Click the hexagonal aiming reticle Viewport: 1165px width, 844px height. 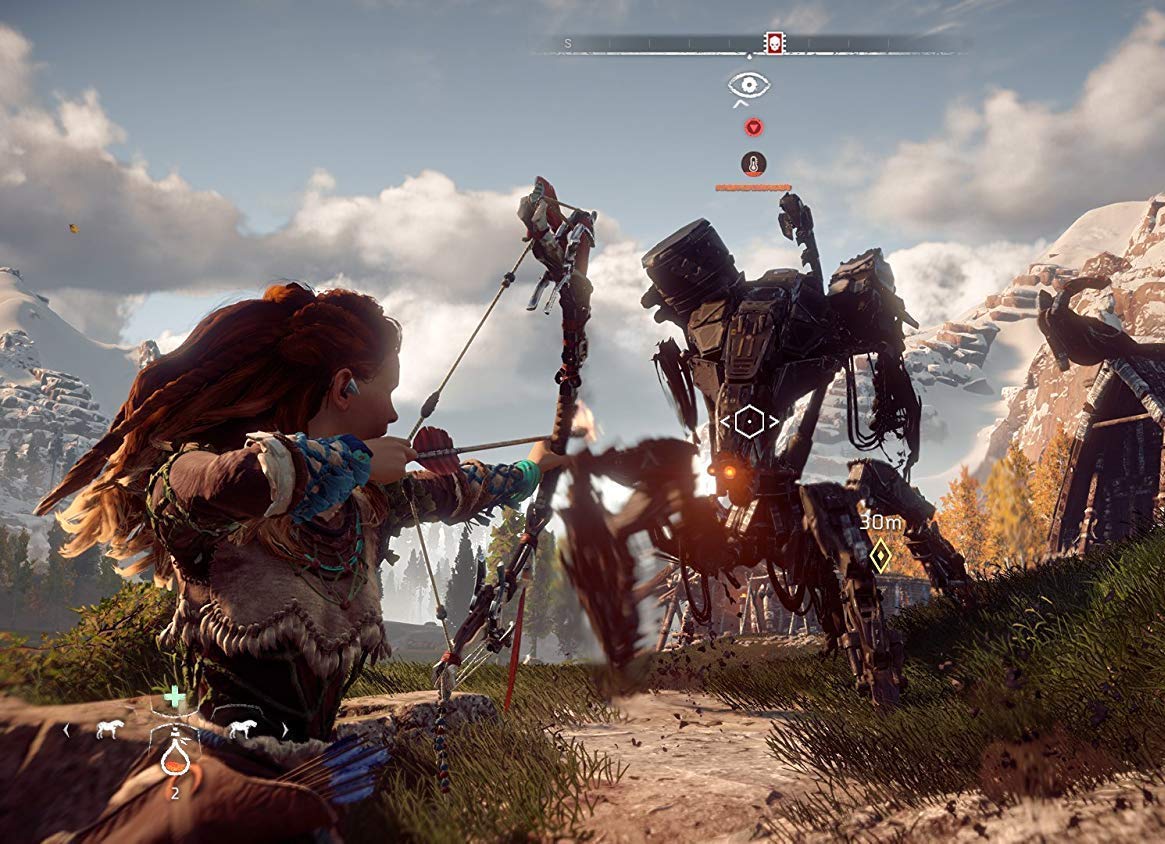pyautogui.click(x=749, y=421)
